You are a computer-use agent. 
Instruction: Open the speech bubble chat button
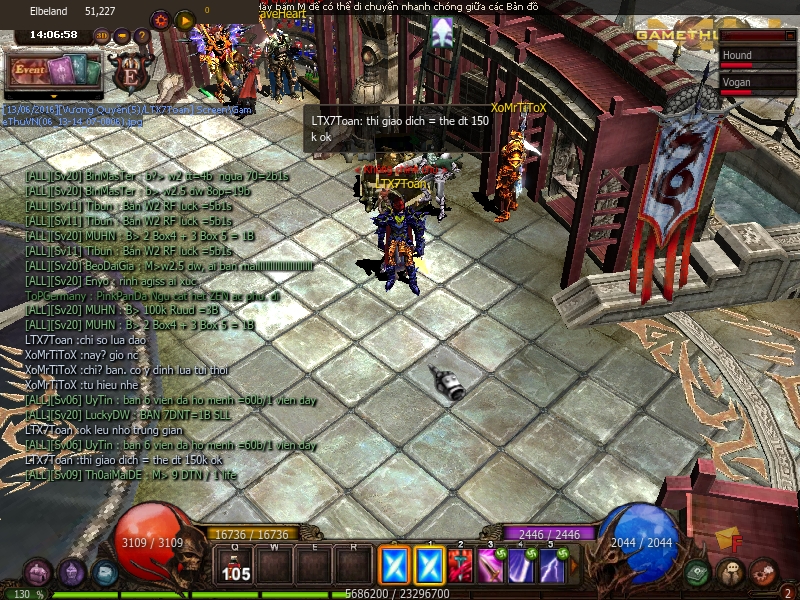pyautogui.click(x=733, y=573)
